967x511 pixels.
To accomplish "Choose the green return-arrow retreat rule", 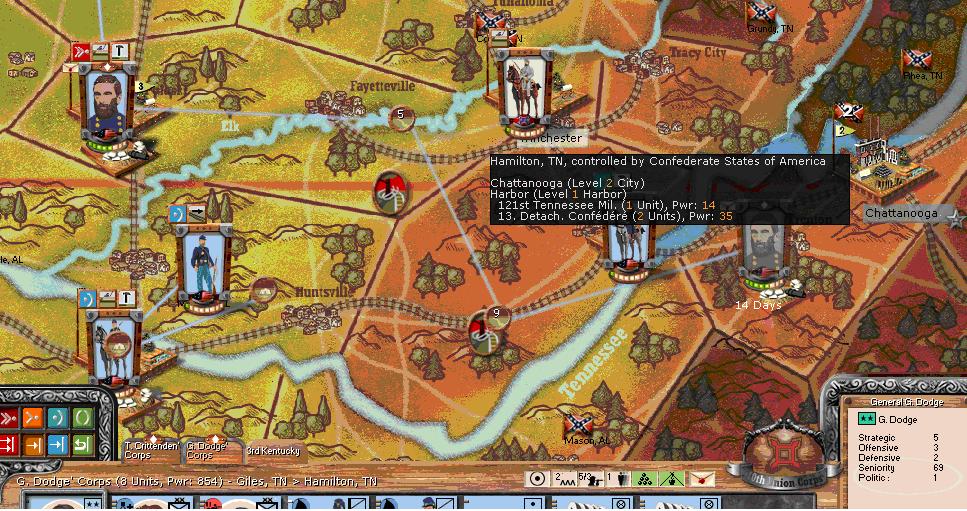I will coord(81,443).
